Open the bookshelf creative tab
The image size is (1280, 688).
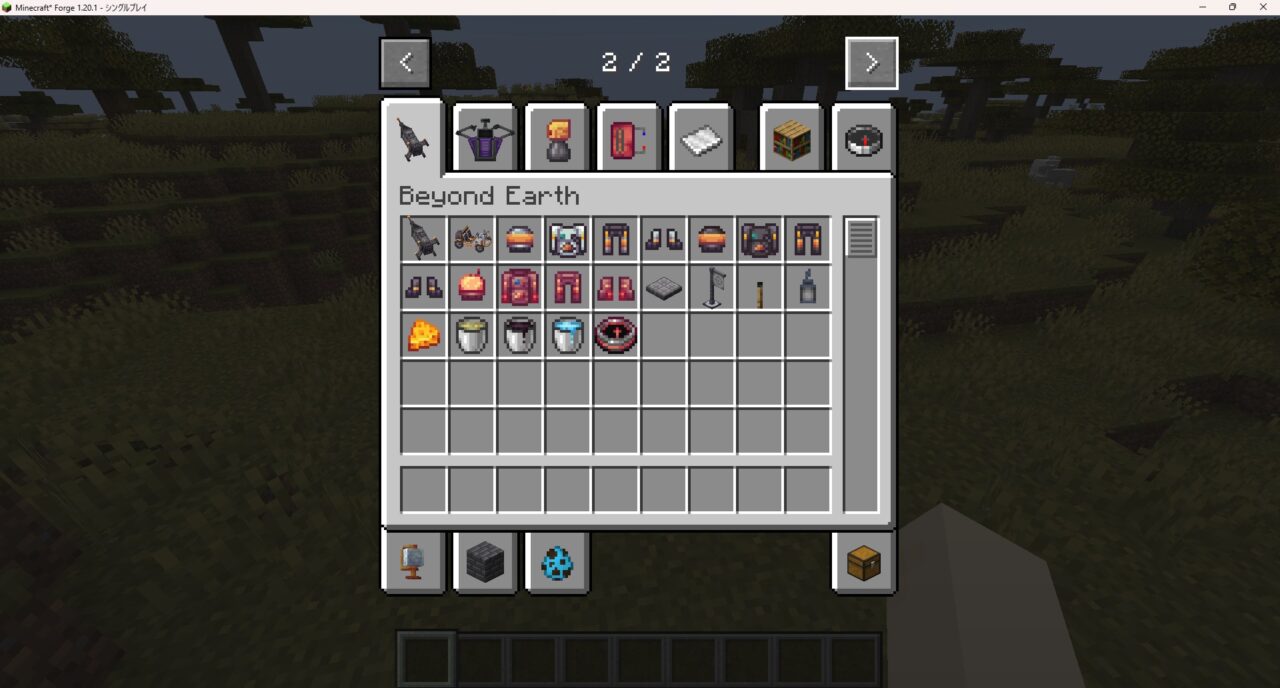click(791, 140)
